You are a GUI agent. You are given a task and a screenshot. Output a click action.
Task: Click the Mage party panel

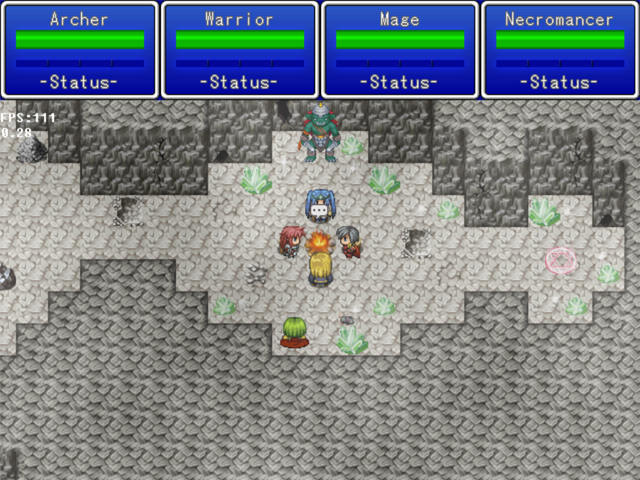click(400, 50)
